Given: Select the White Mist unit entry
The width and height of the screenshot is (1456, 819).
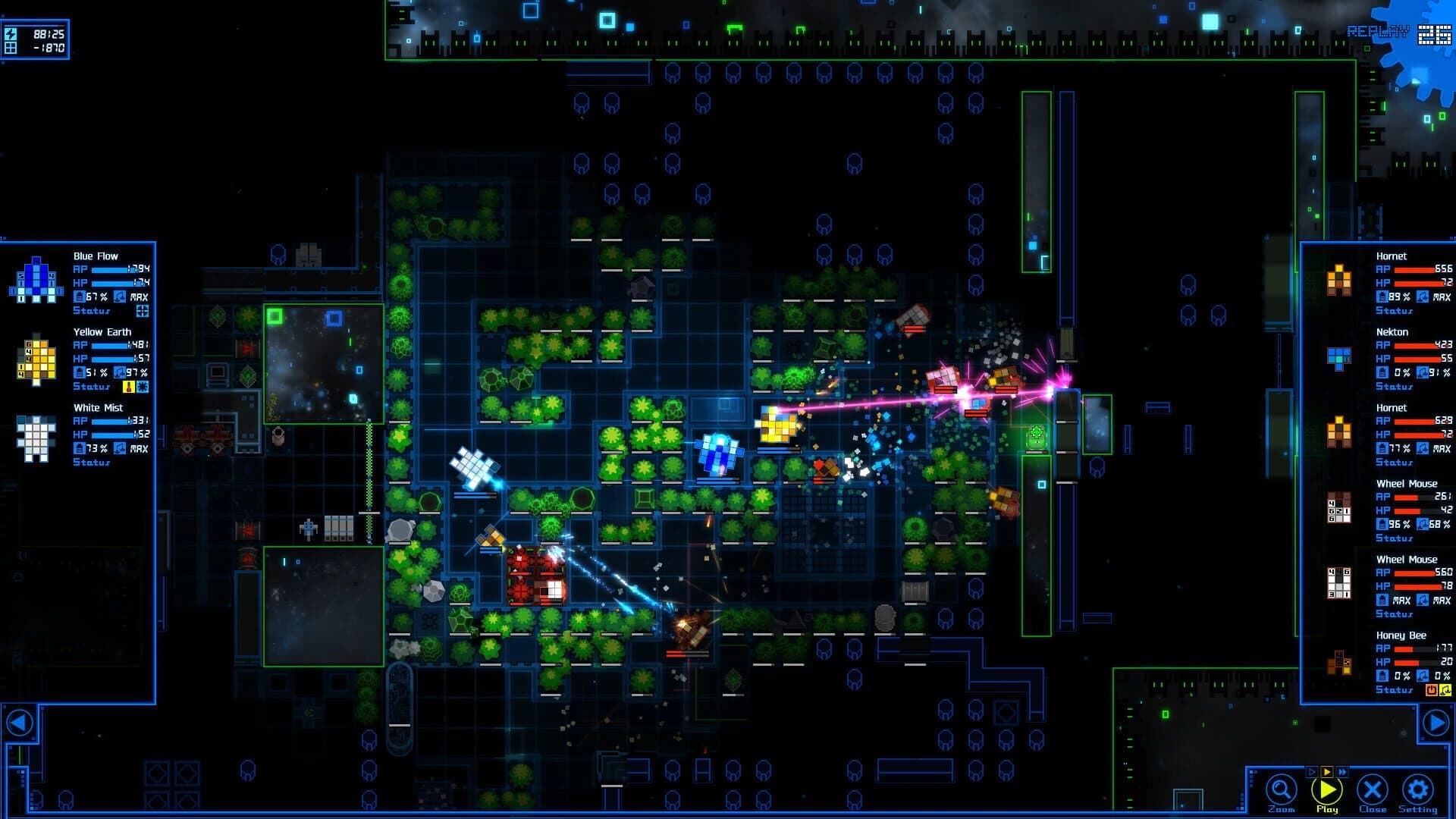Looking at the screenshot, I should (x=99, y=408).
